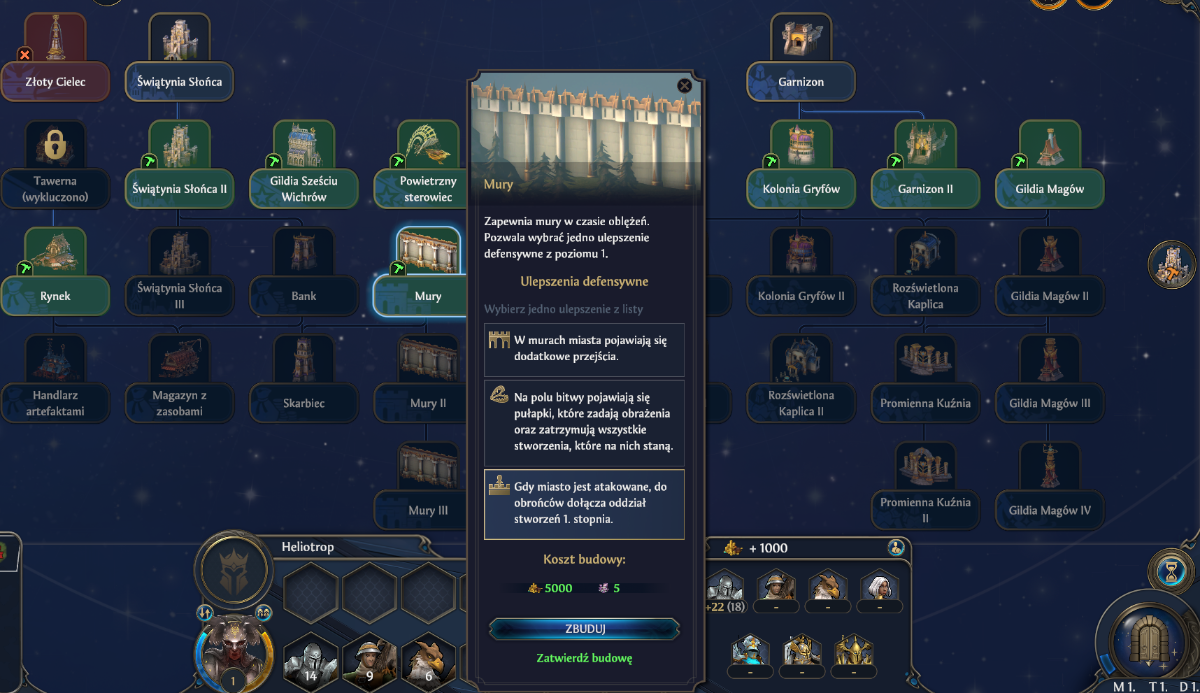Pick the tier 1 defenders reinforcement upgrade

tap(584, 504)
